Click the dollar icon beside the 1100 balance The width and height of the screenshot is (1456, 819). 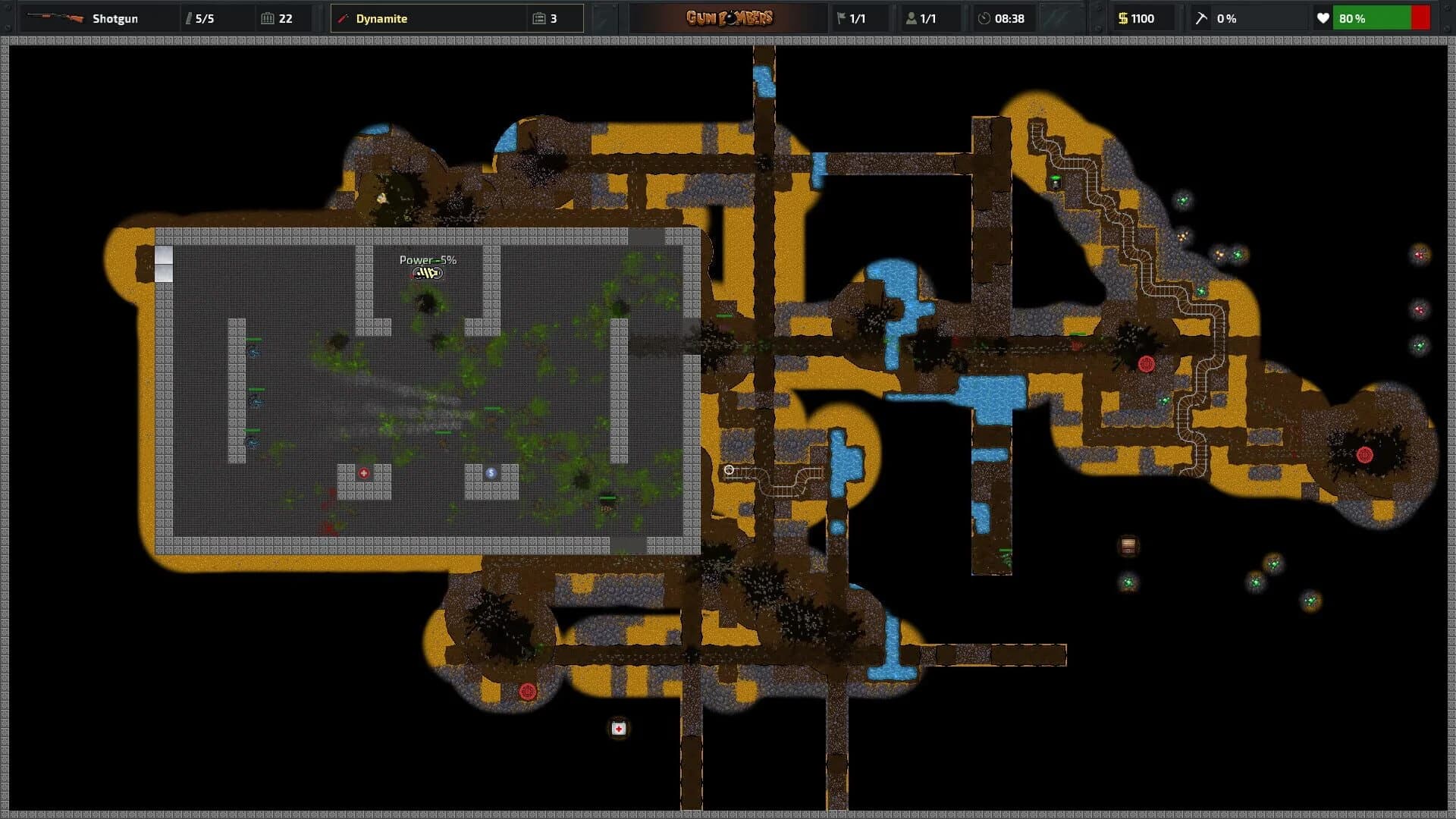coord(1122,18)
